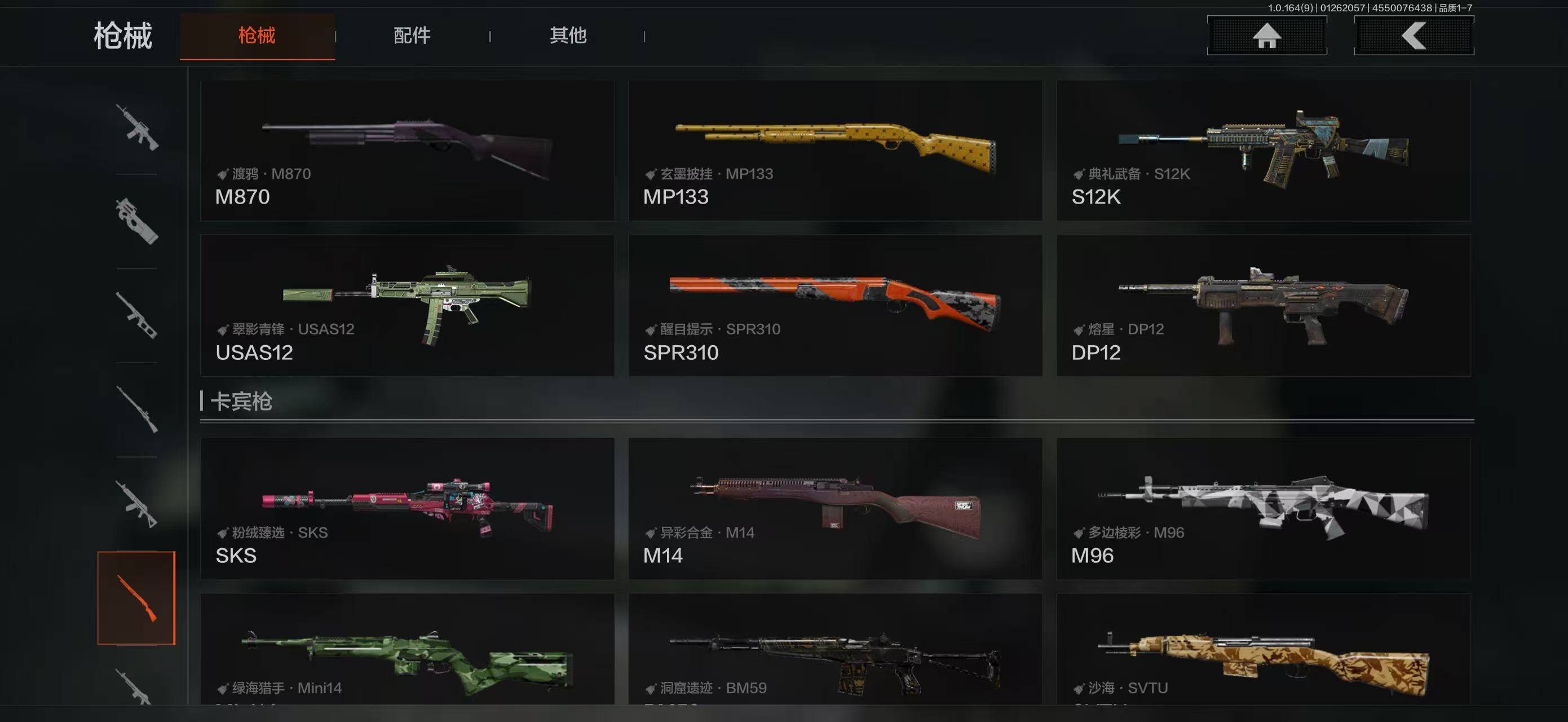Go back with the arrow button
1568x722 pixels.
[x=1414, y=36]
